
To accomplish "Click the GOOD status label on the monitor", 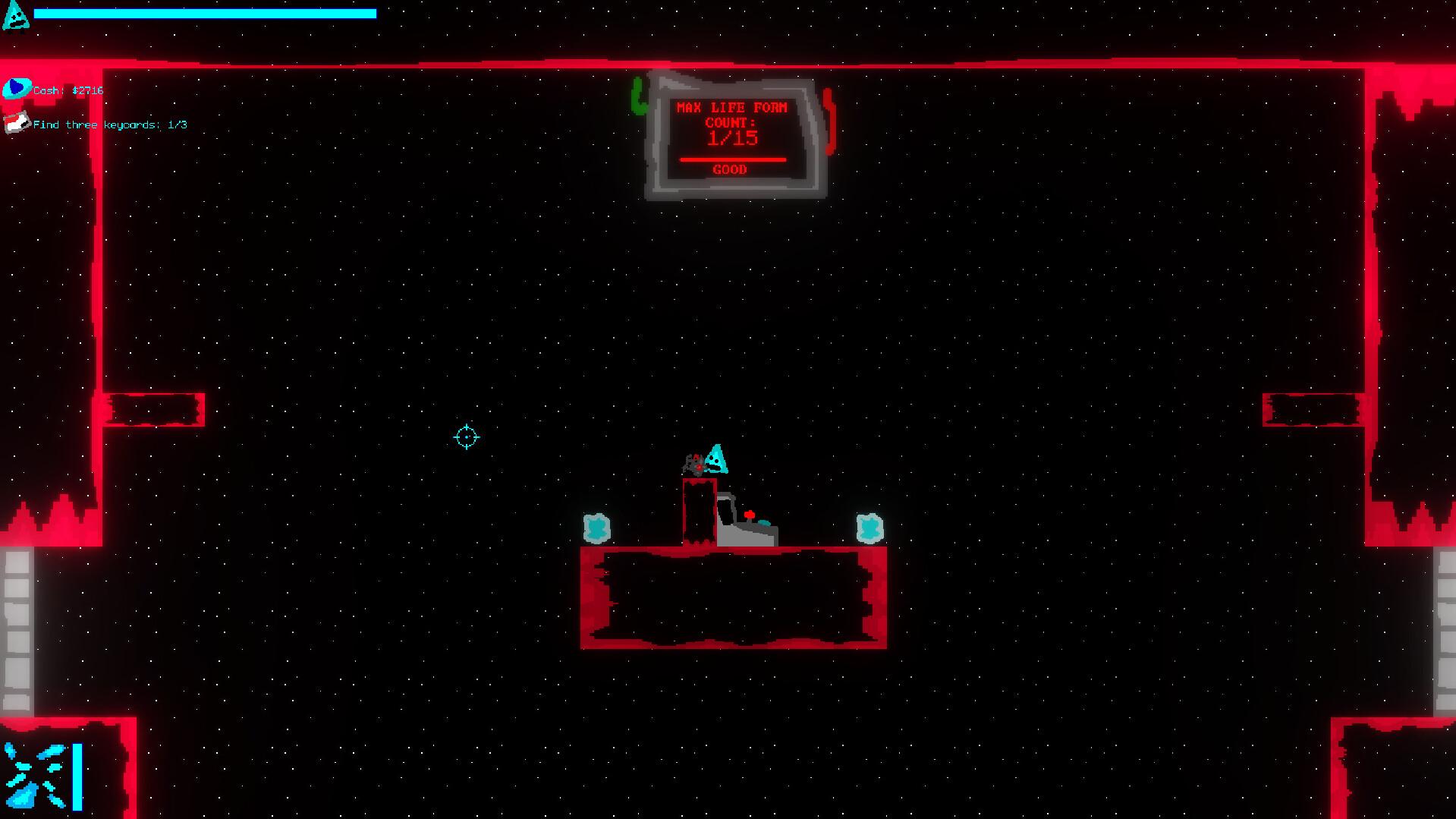I will 731,170.
